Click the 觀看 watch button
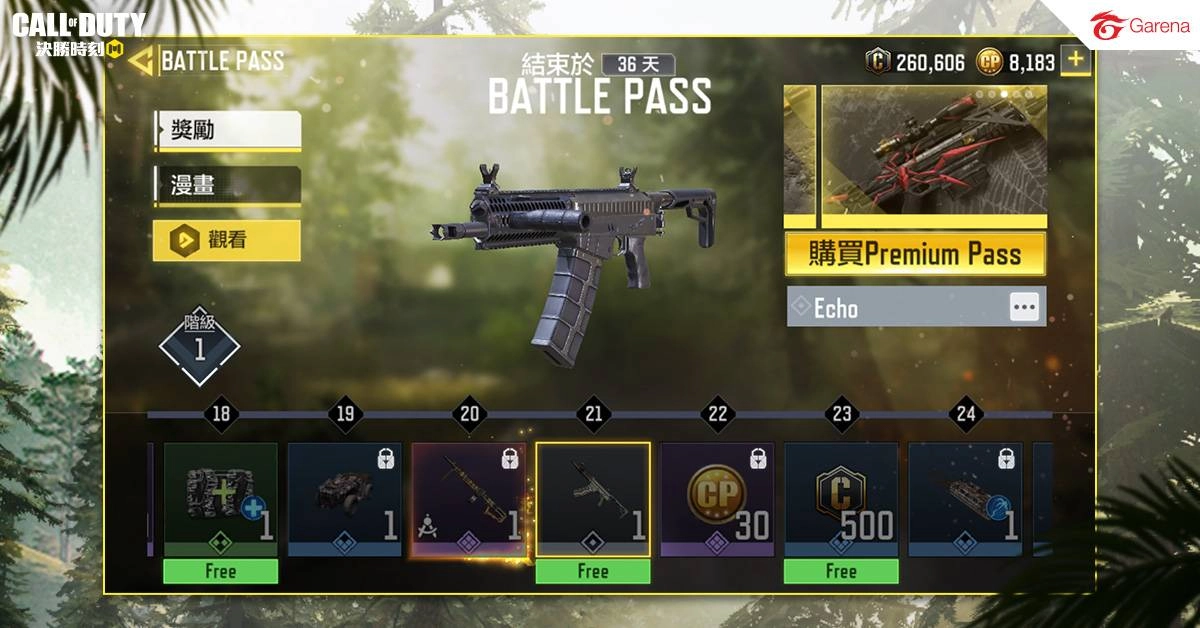The width and height of the screenshot is (1200, 628). (227, 240)
